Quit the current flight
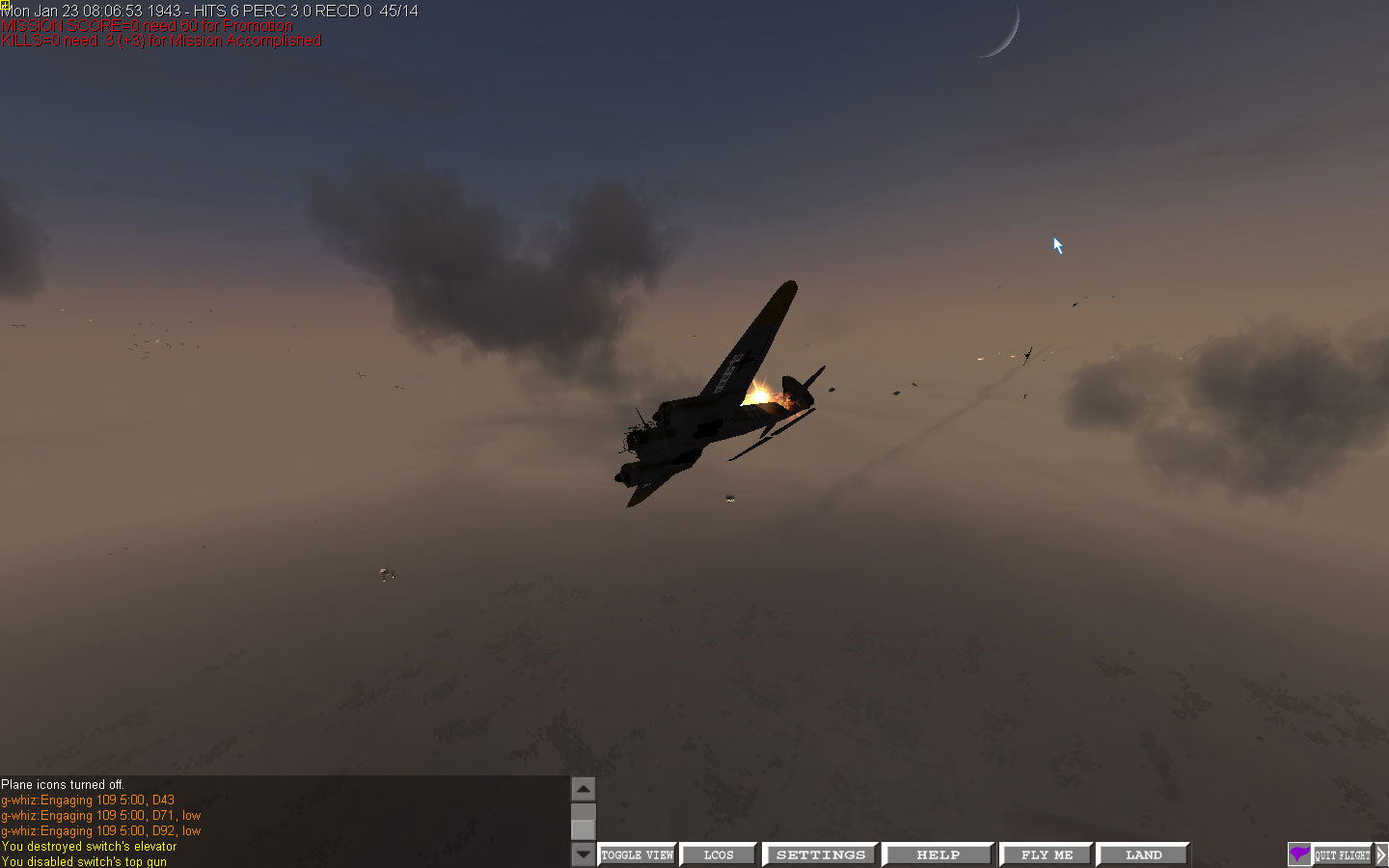1389x868 pixels. (x=1342, y=854)
